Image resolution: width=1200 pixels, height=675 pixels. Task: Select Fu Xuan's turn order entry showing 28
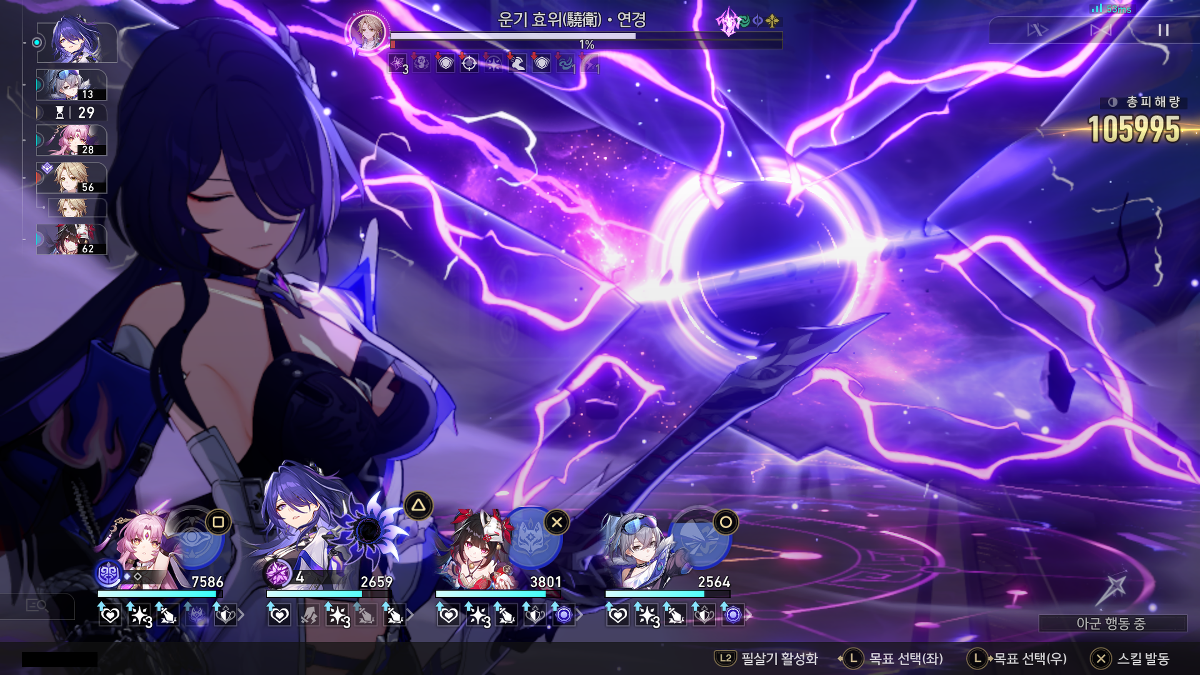pyautogui.click(x=72, y=139)
